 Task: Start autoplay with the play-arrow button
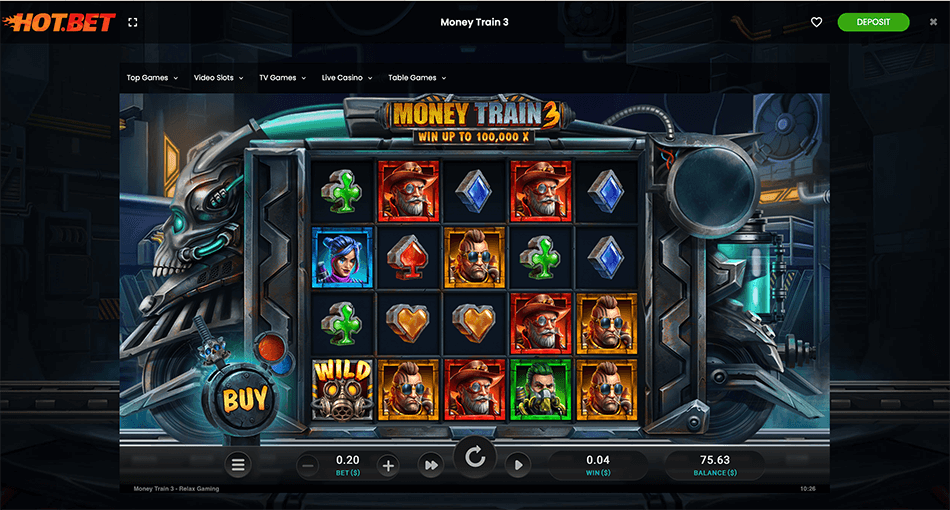(518, 464)
